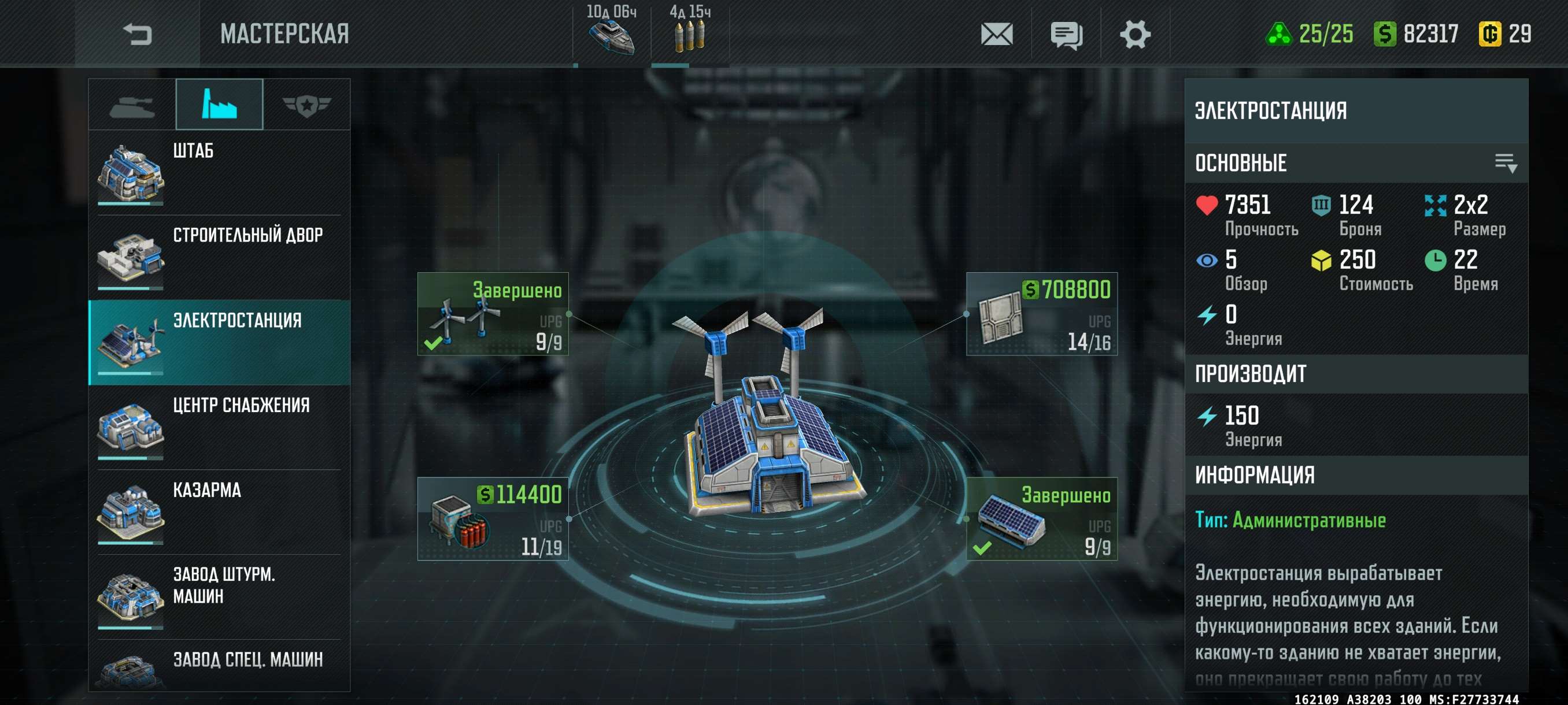The height and width of the screenshot is (705, 1568).
Task: Select the factory buildings tab
Action: coord(219,105)
